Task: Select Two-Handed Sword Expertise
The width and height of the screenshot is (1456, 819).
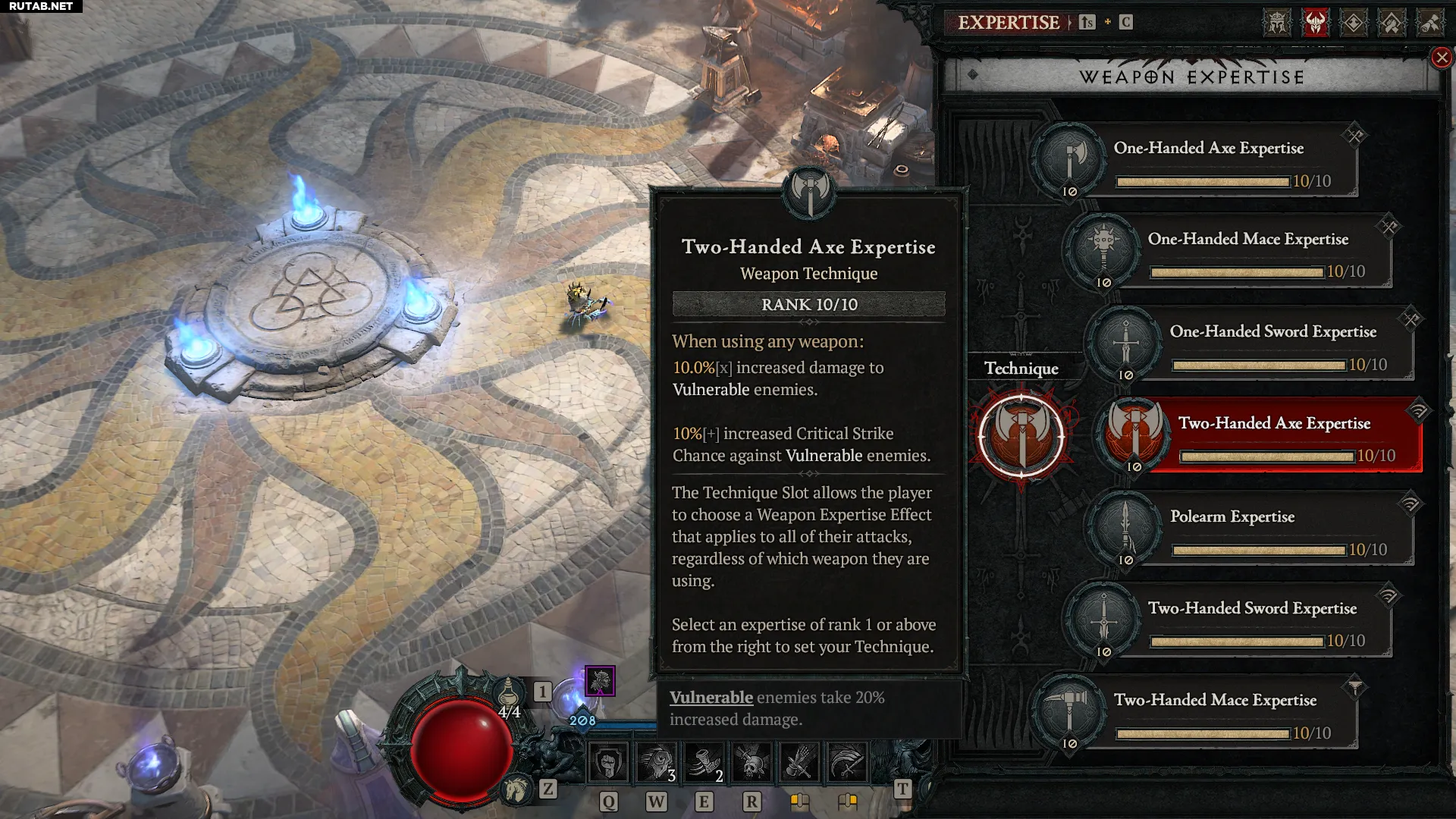Action: pyautogui.click(x=1251, y=620)
